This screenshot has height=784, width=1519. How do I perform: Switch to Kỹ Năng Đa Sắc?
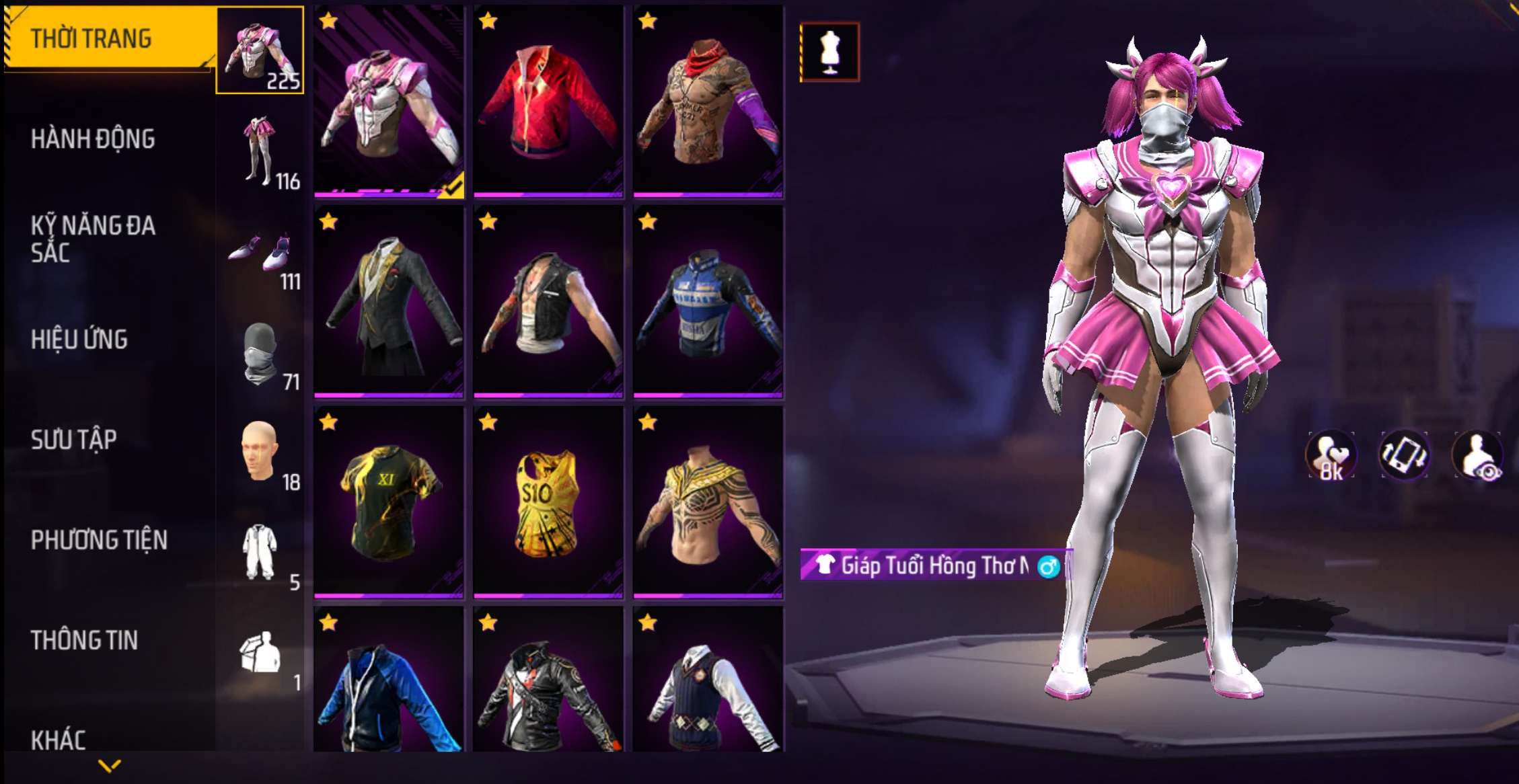point(93,239)
